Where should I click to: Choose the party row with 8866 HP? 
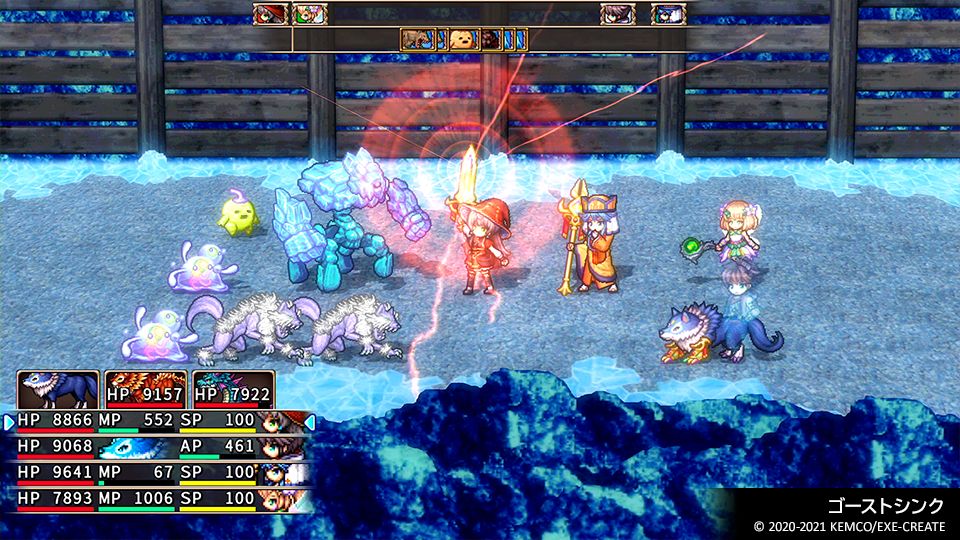pos(160,423)
